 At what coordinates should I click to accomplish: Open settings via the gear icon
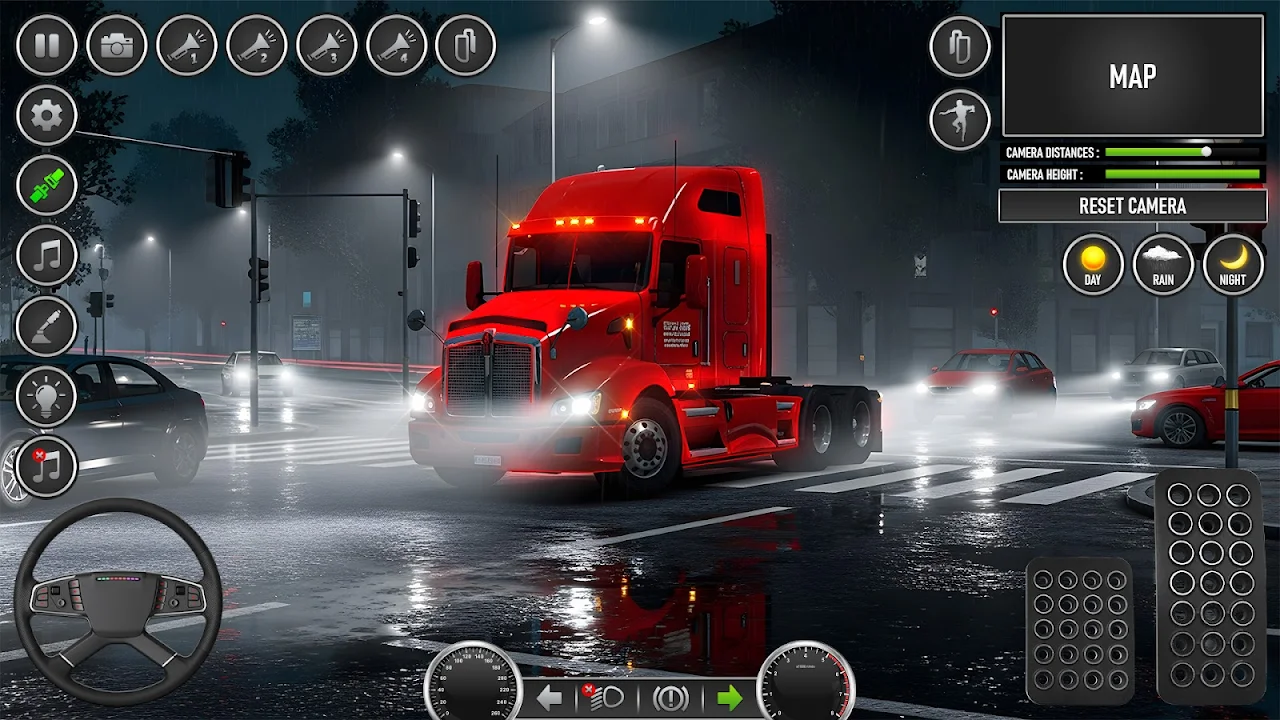click(46, 116)
